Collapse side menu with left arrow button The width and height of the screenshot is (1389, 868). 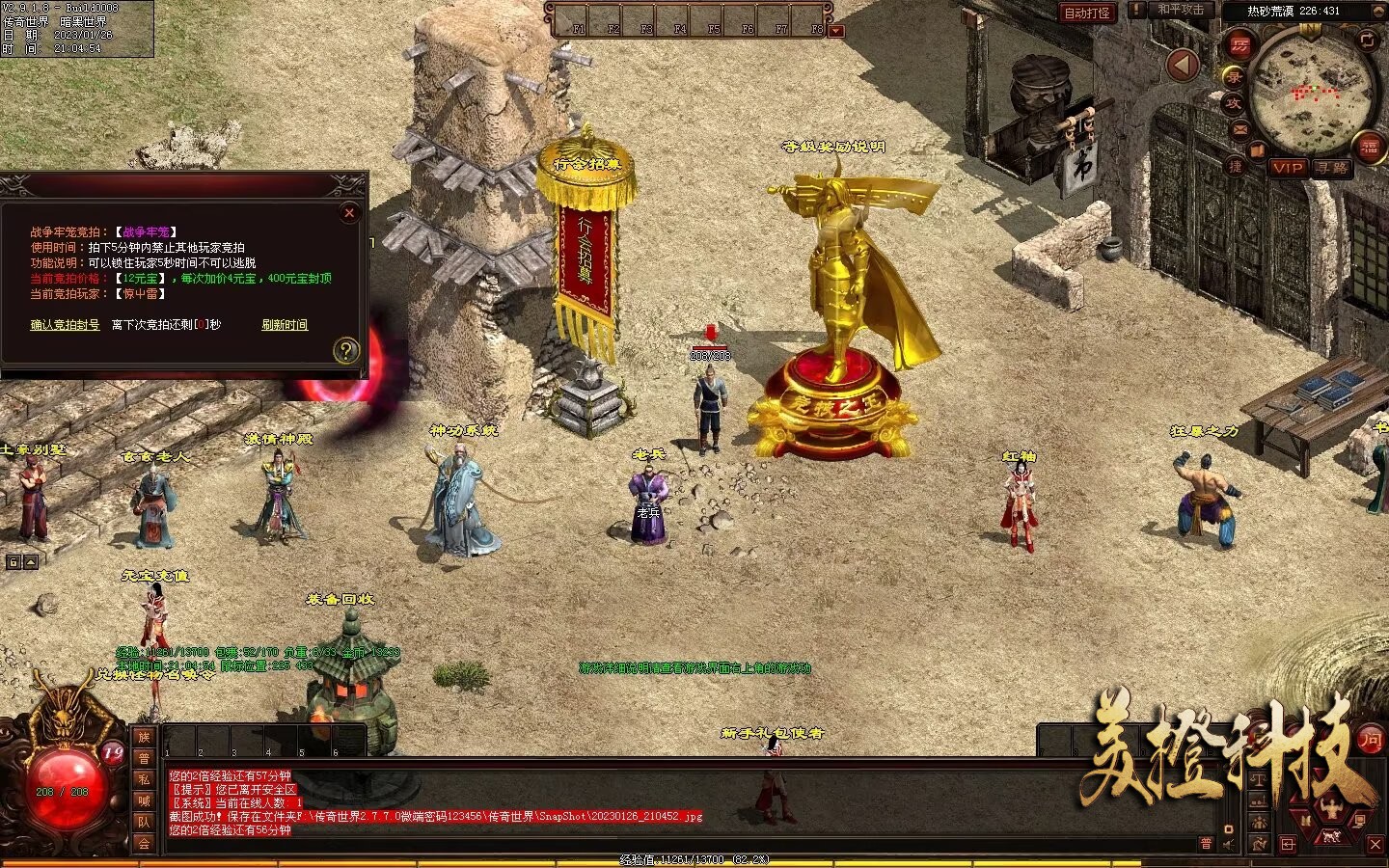coord(1183,65)
